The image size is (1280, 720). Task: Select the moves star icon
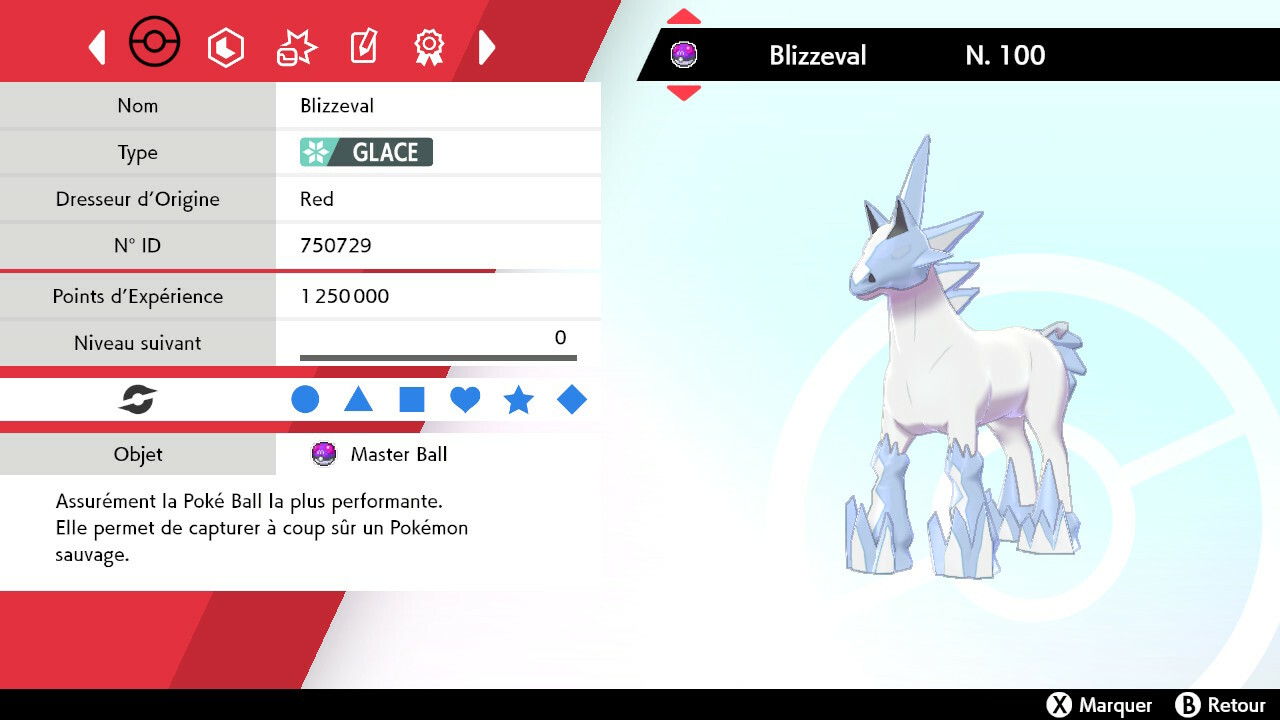pos(294,44)
